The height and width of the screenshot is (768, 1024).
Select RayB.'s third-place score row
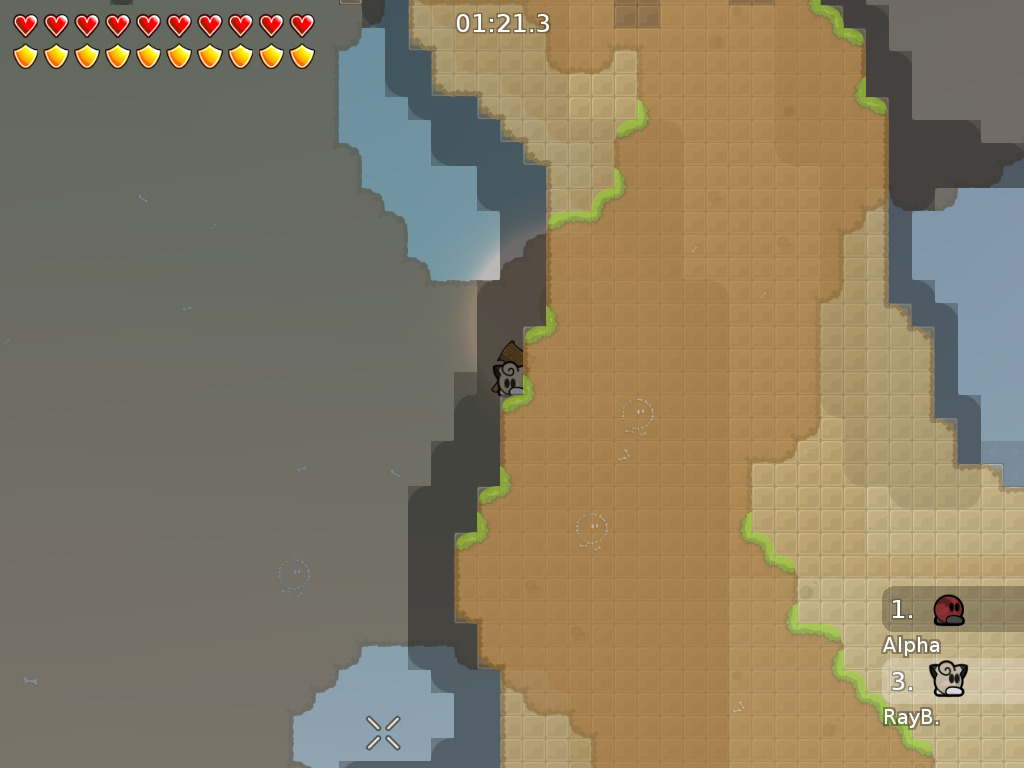click(952, 681)
